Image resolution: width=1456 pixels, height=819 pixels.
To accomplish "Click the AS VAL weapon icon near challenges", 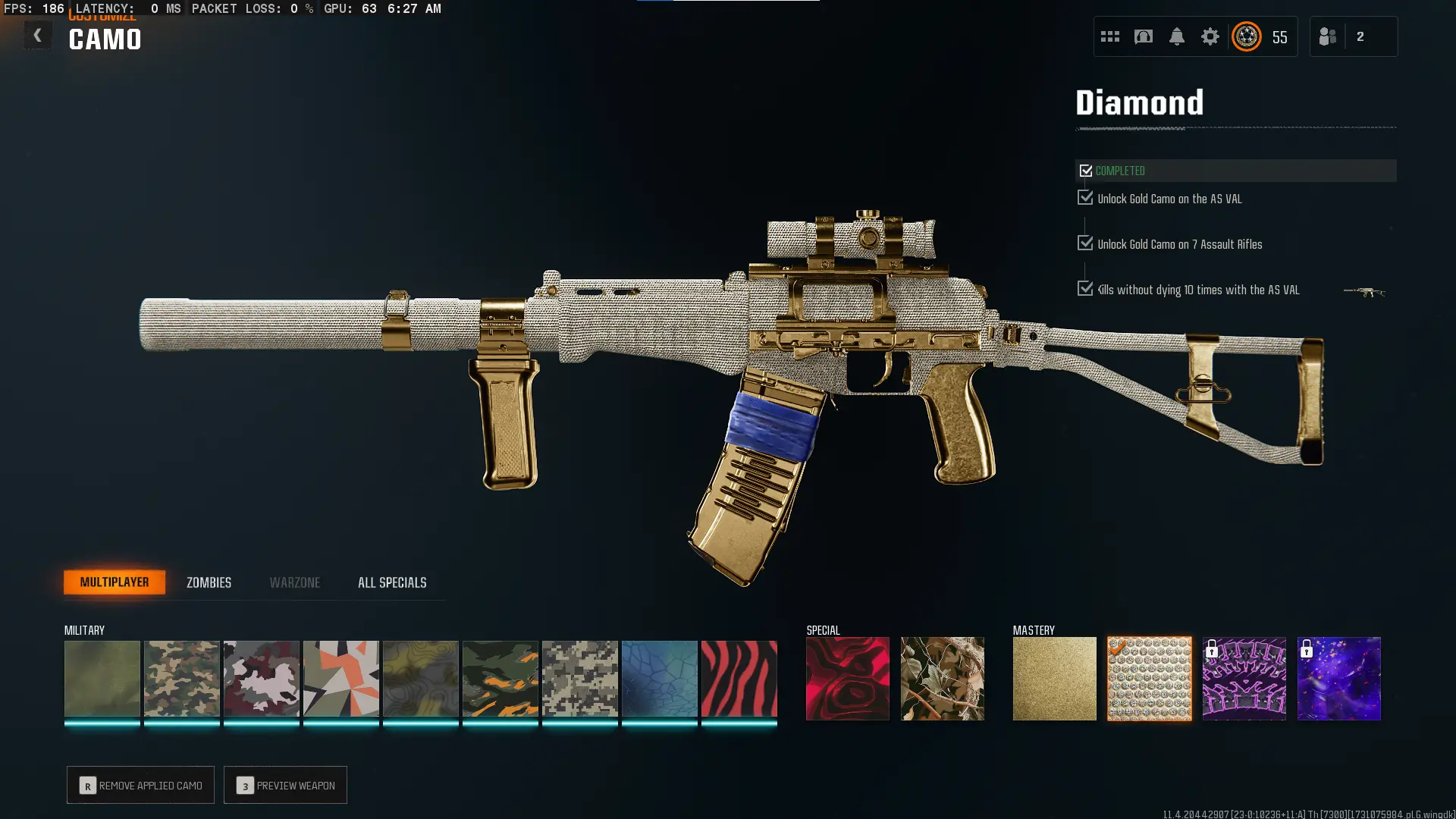I will (1365, 292).
